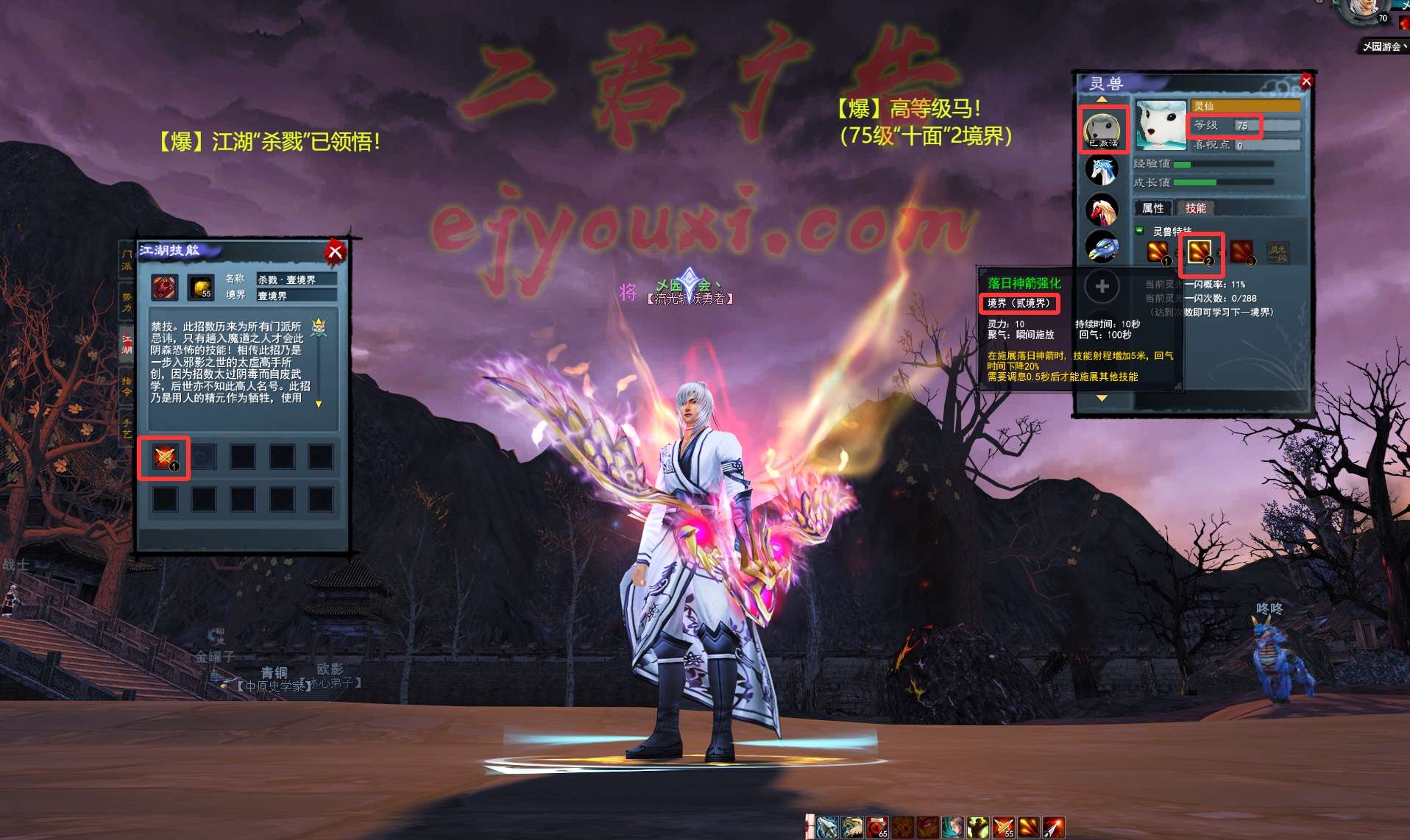Use the green muscular figure hotbar skill
Screen dimensions: 1410x840
977,827
